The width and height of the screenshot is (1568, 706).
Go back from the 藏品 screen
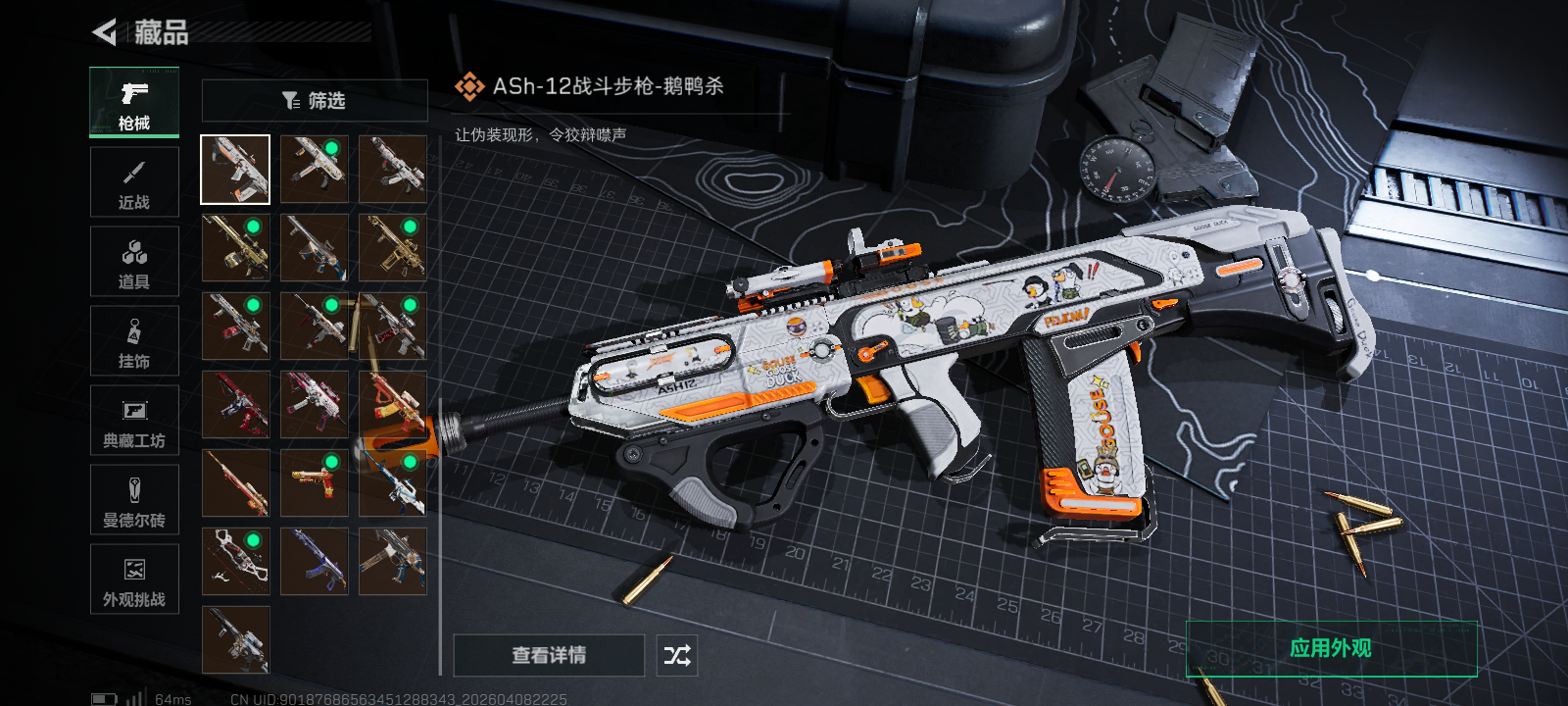(x=105, y=32)
